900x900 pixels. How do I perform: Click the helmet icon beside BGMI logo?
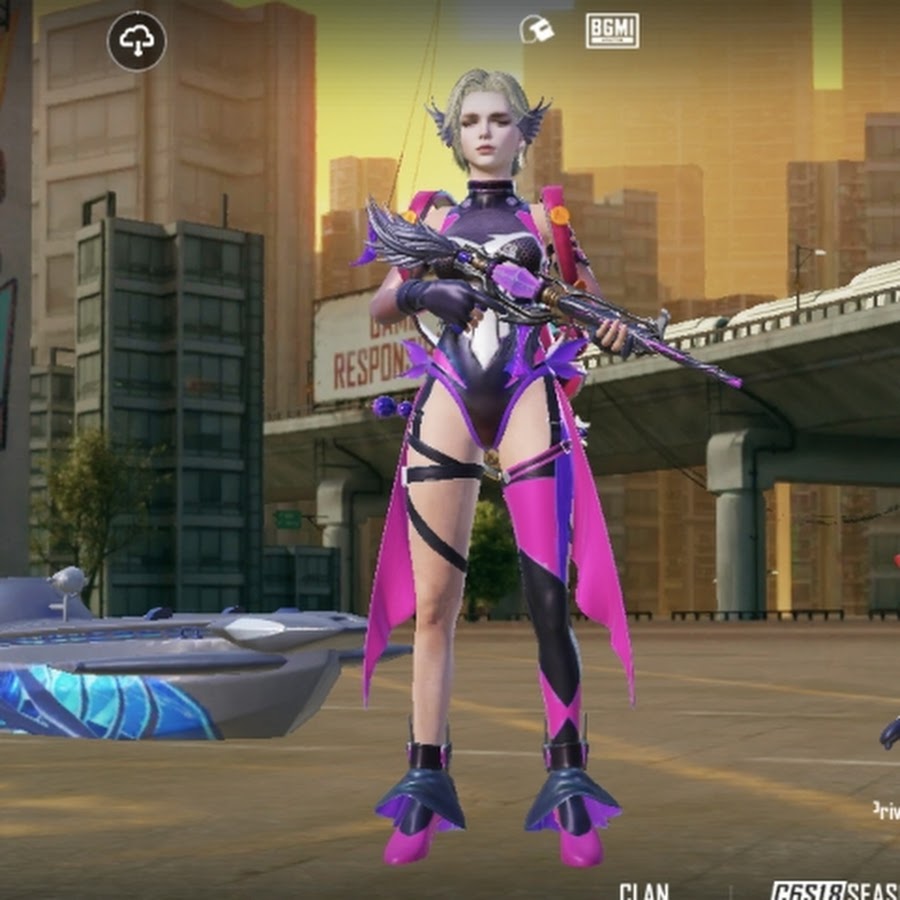click(537, 30)
